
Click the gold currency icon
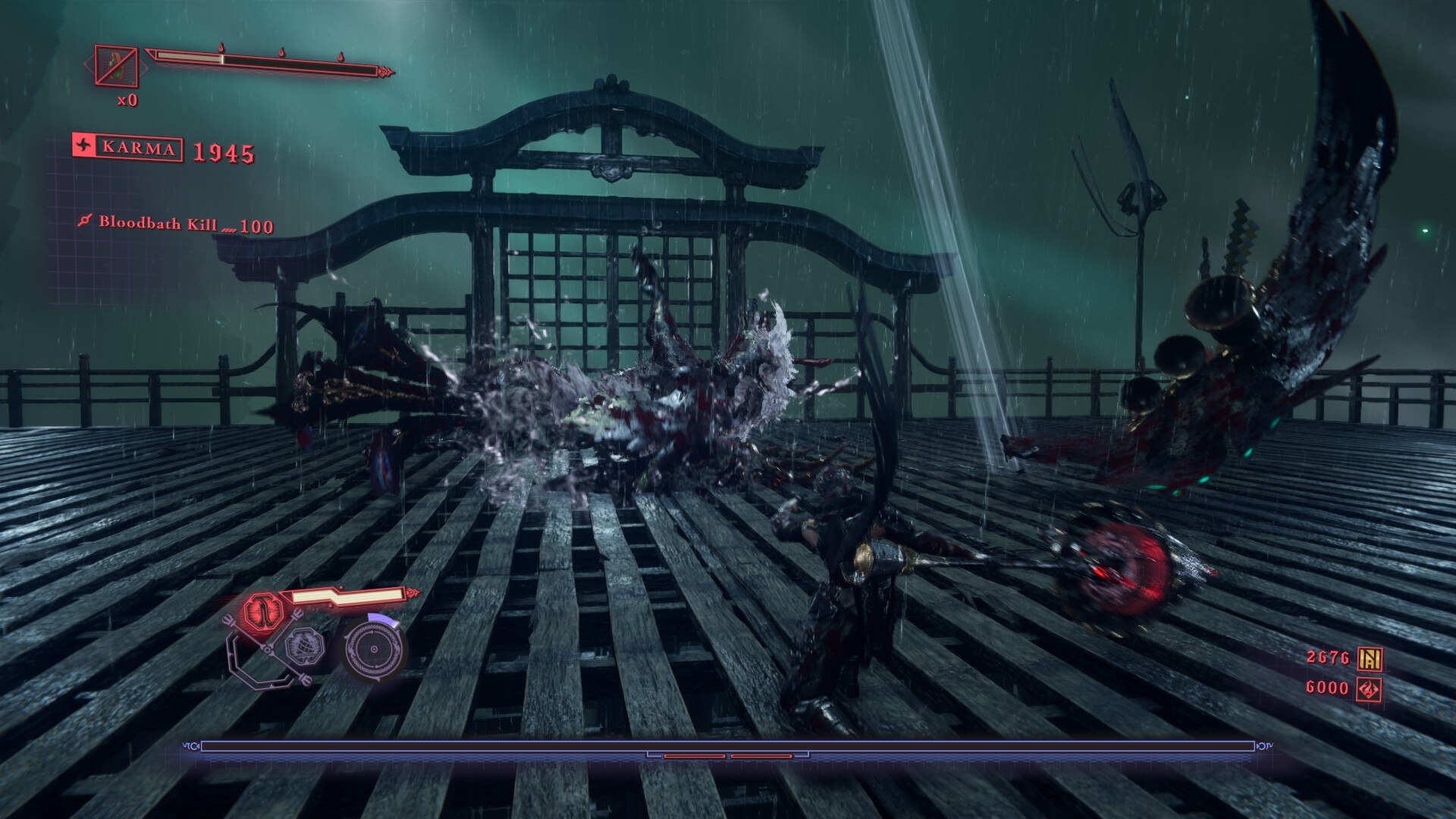tap(1369, 658)
